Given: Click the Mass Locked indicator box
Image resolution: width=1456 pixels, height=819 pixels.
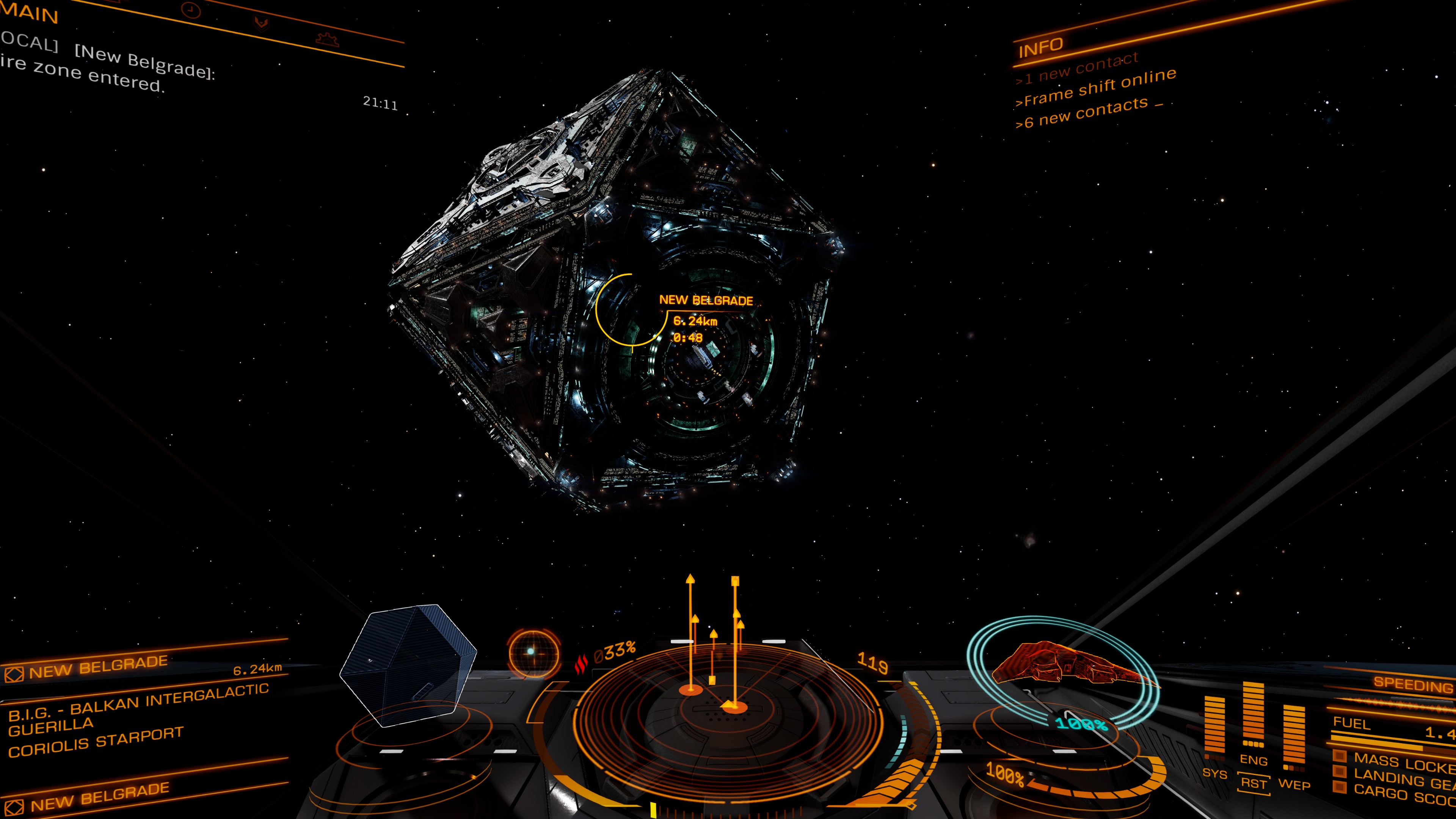Looking at the screenshot, I should tap(1340, 756).
